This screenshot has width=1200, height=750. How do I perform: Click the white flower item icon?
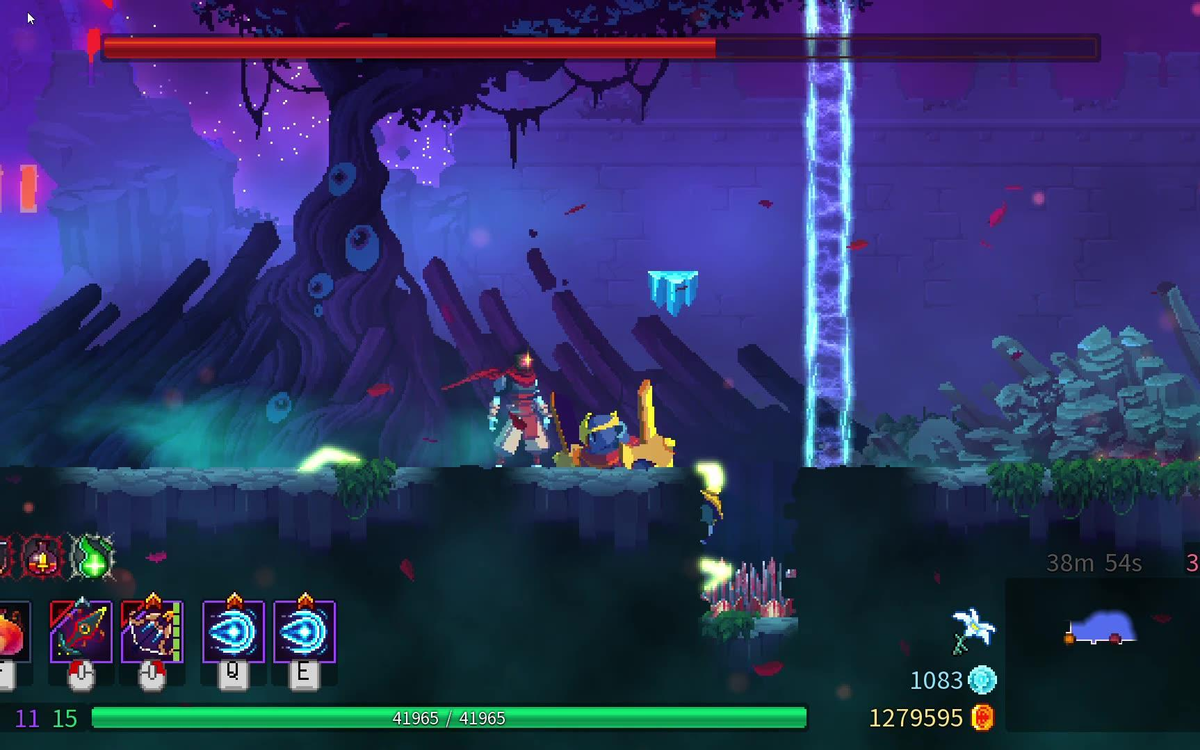(973, 629)
